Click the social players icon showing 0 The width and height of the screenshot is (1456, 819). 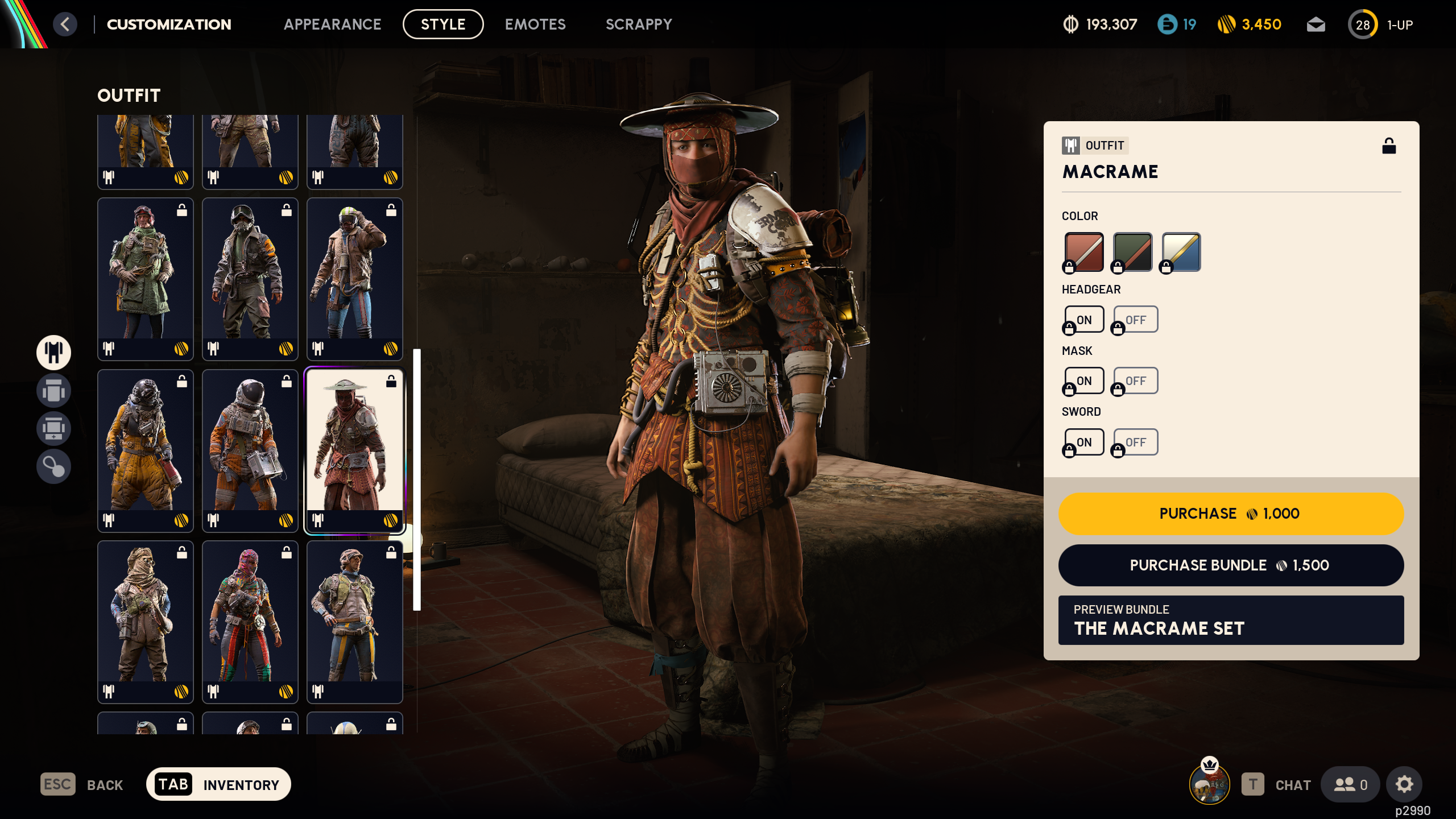[x=1351, y=784]
